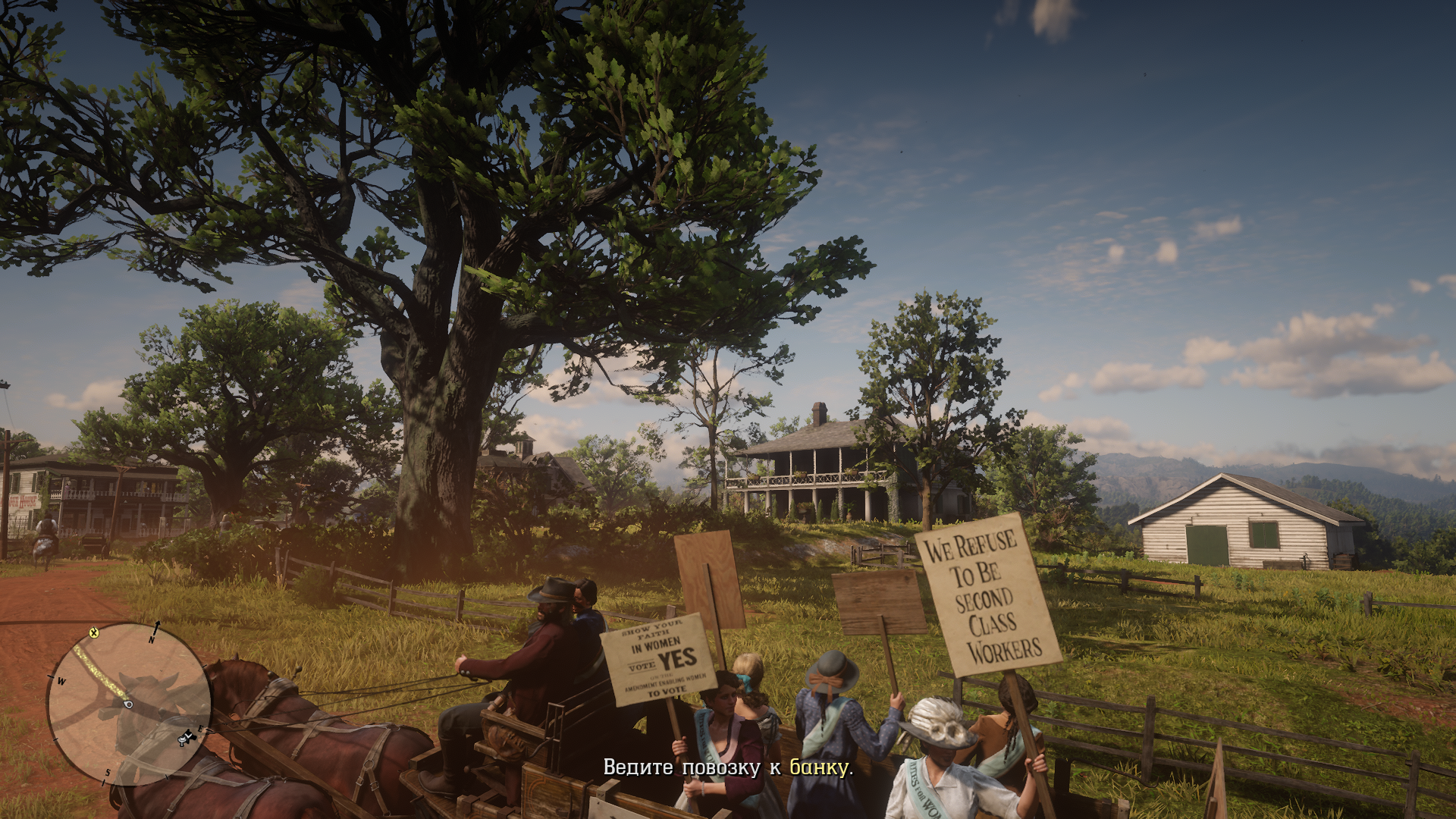Select the yellow objective marker on minimap
Screen dimensions: 1456x819
pyautogui.click(x=94, y=632)
